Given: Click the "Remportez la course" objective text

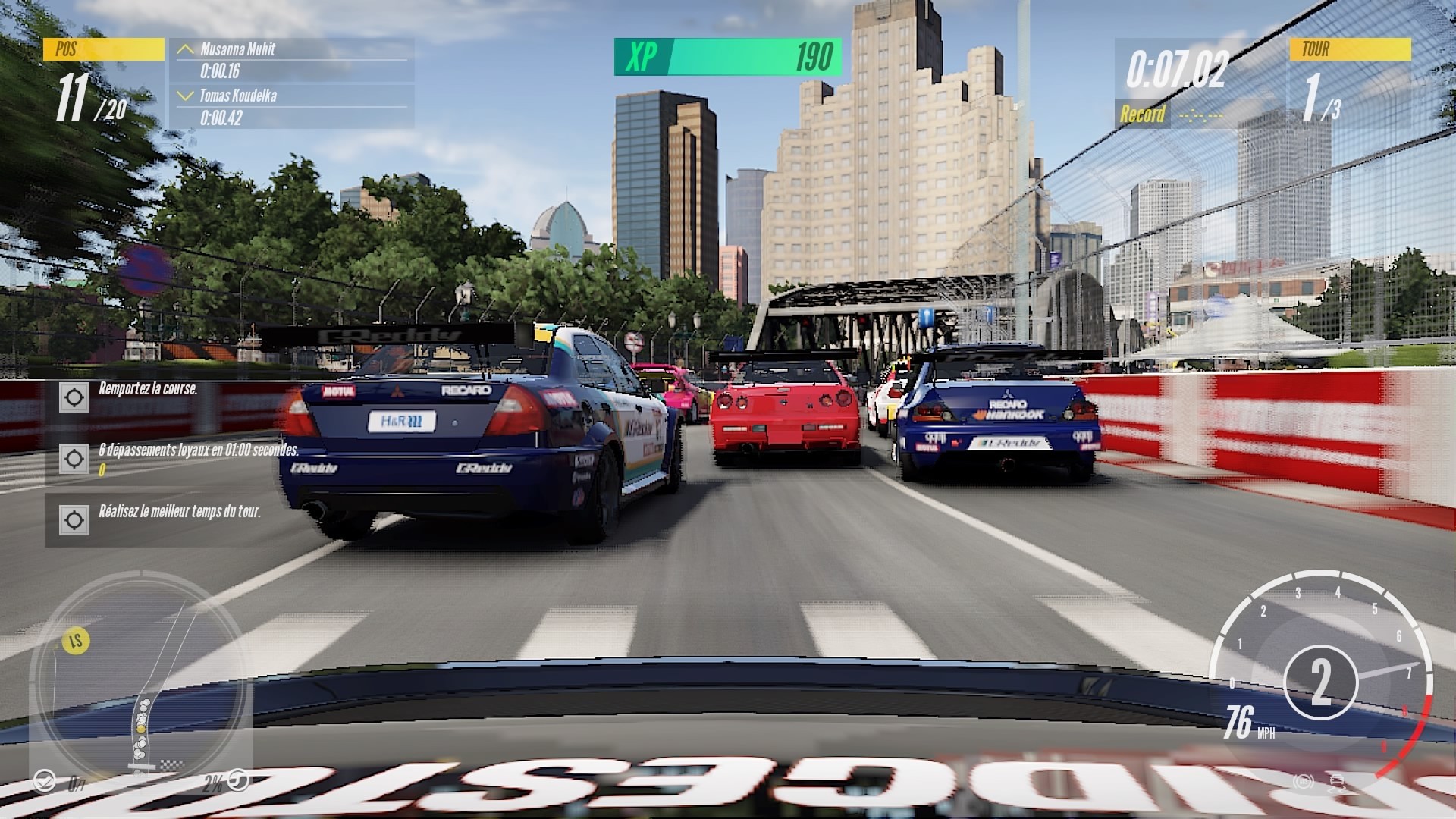Looking at the screenshot, I should [149, 391].
